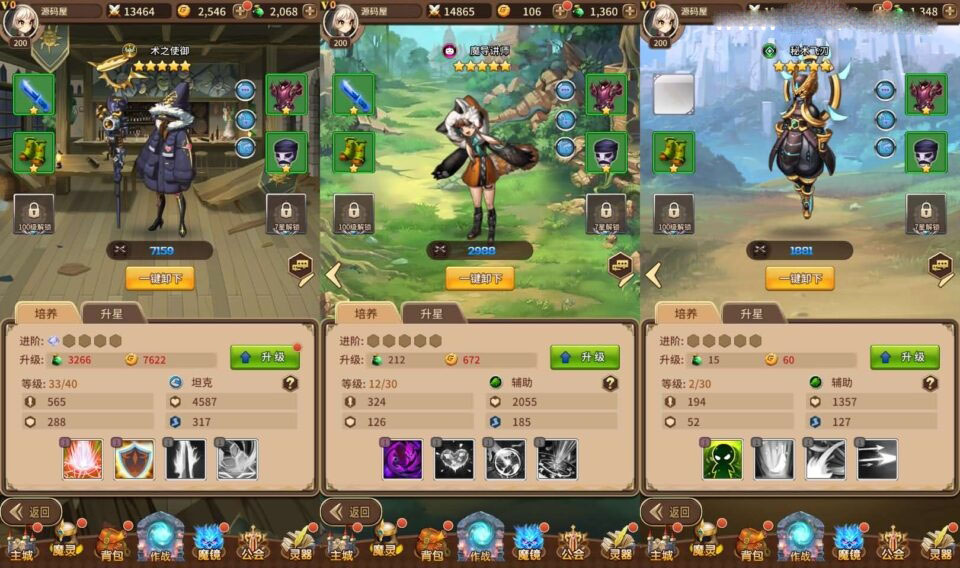Select the orange shield skill icon
Viewport: 960px width, 568px height.
pos(134,459)
